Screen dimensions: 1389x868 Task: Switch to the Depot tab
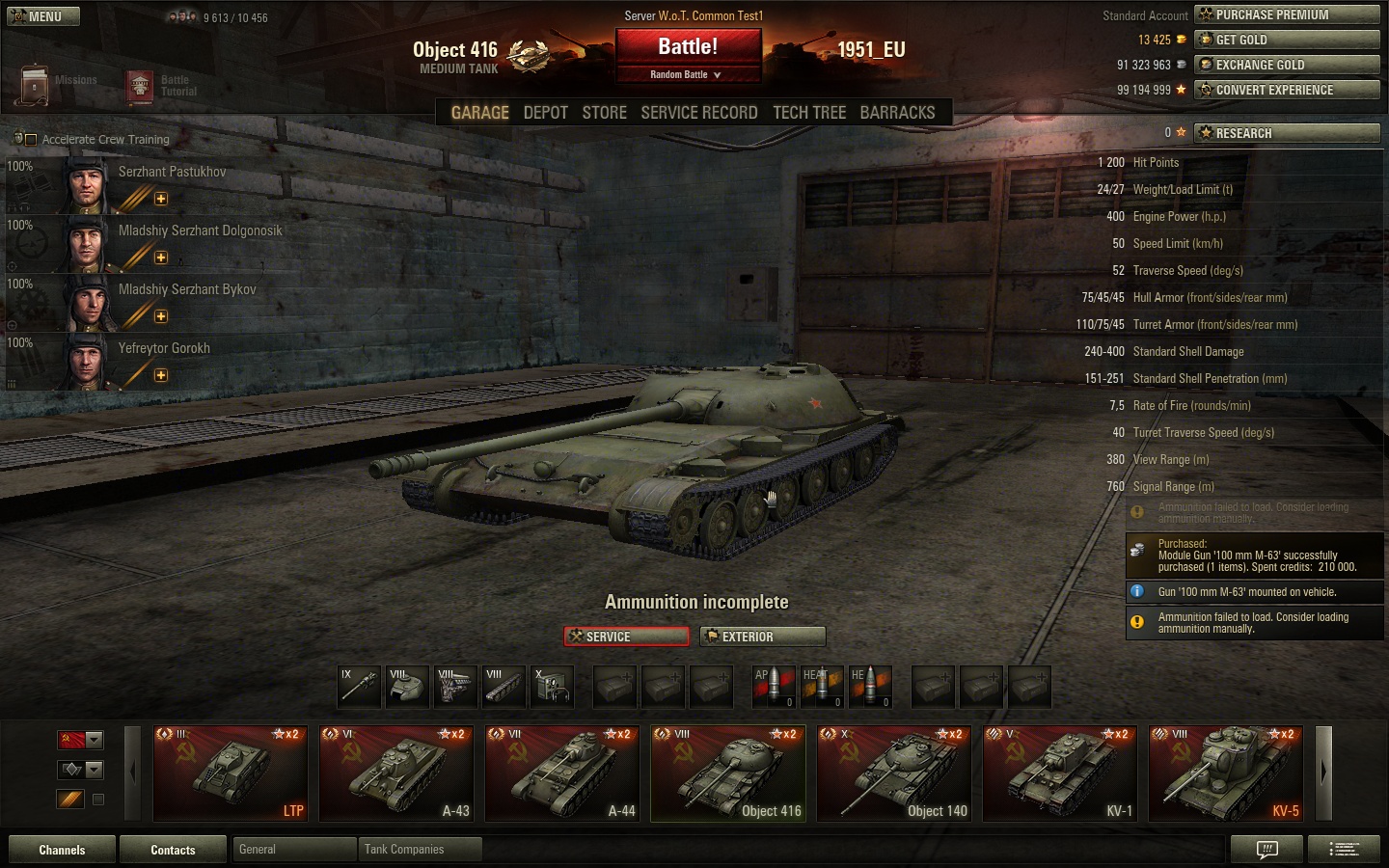click(x=545, y=113)
